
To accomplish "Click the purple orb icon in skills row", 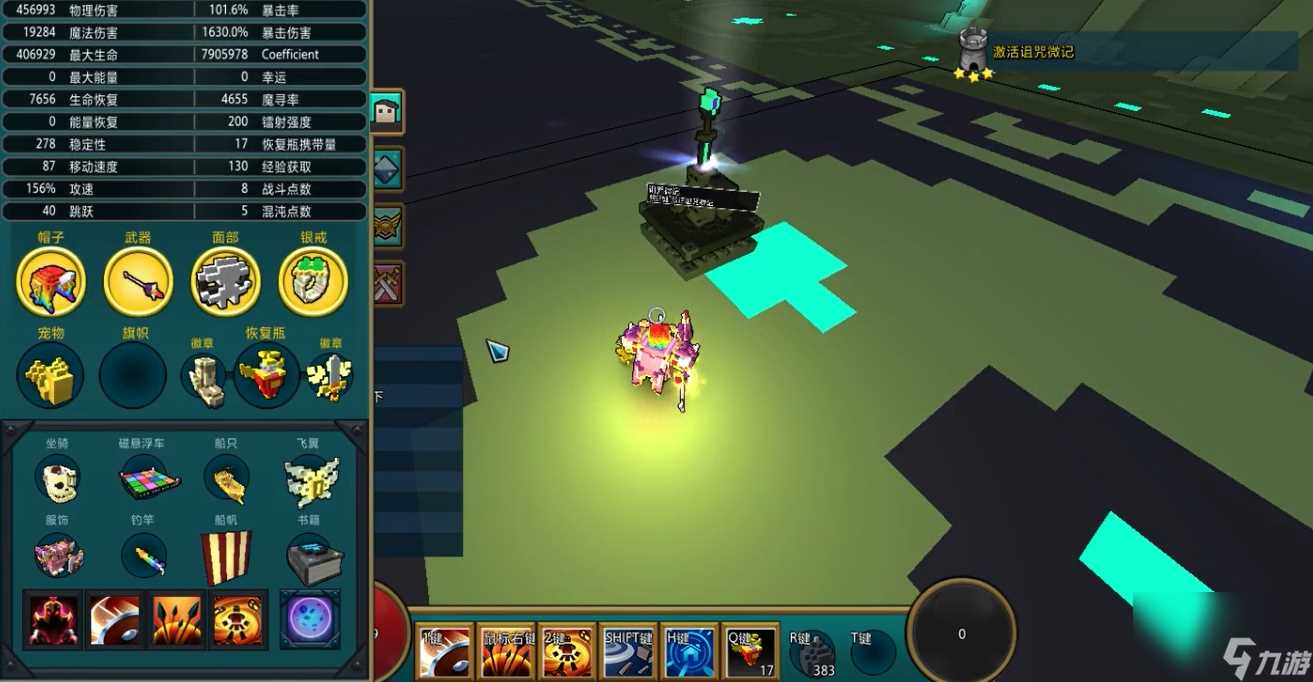I will pos(310,619).
